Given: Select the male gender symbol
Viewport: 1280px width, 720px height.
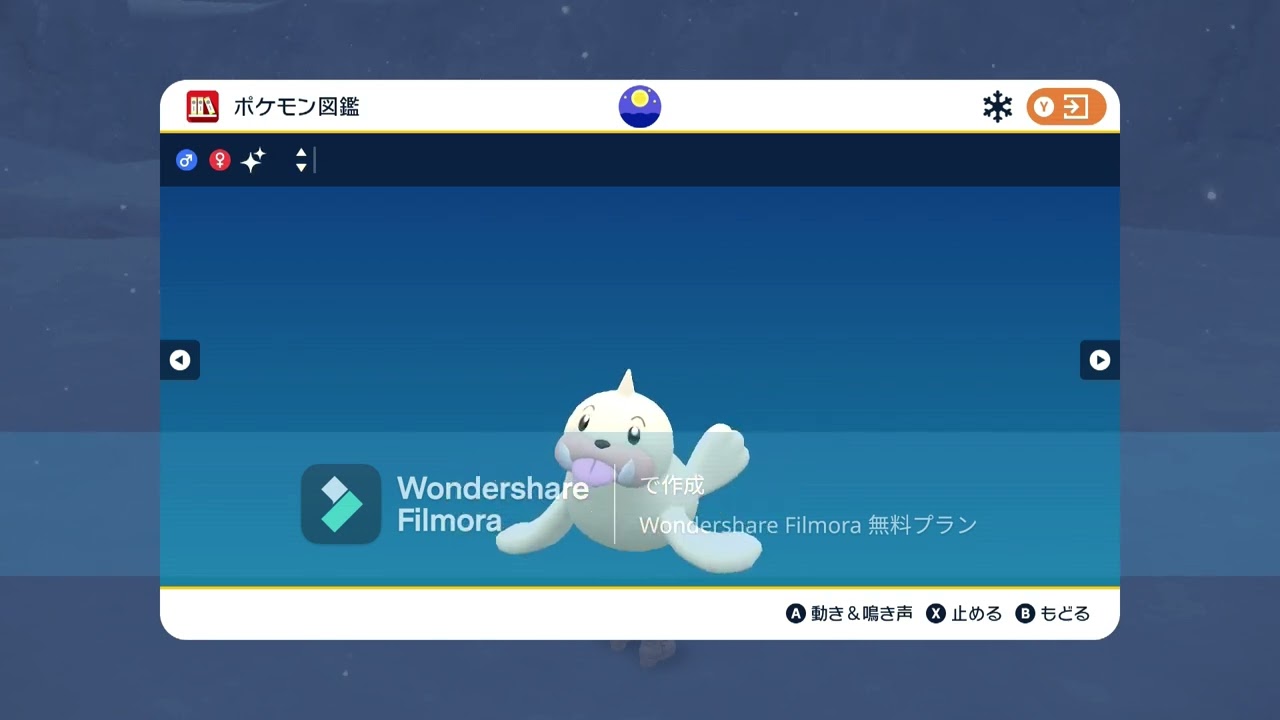Looking at the screenshot, I should click(187, 160).
